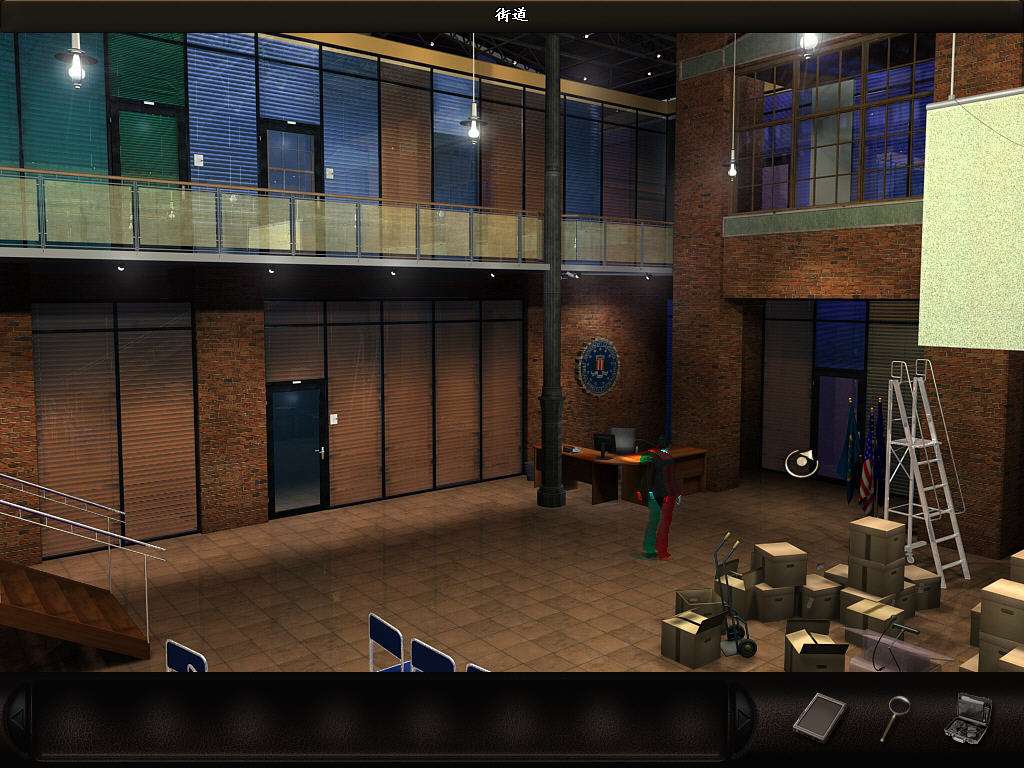Click the inventory left scroll arrow

point(16,717)
